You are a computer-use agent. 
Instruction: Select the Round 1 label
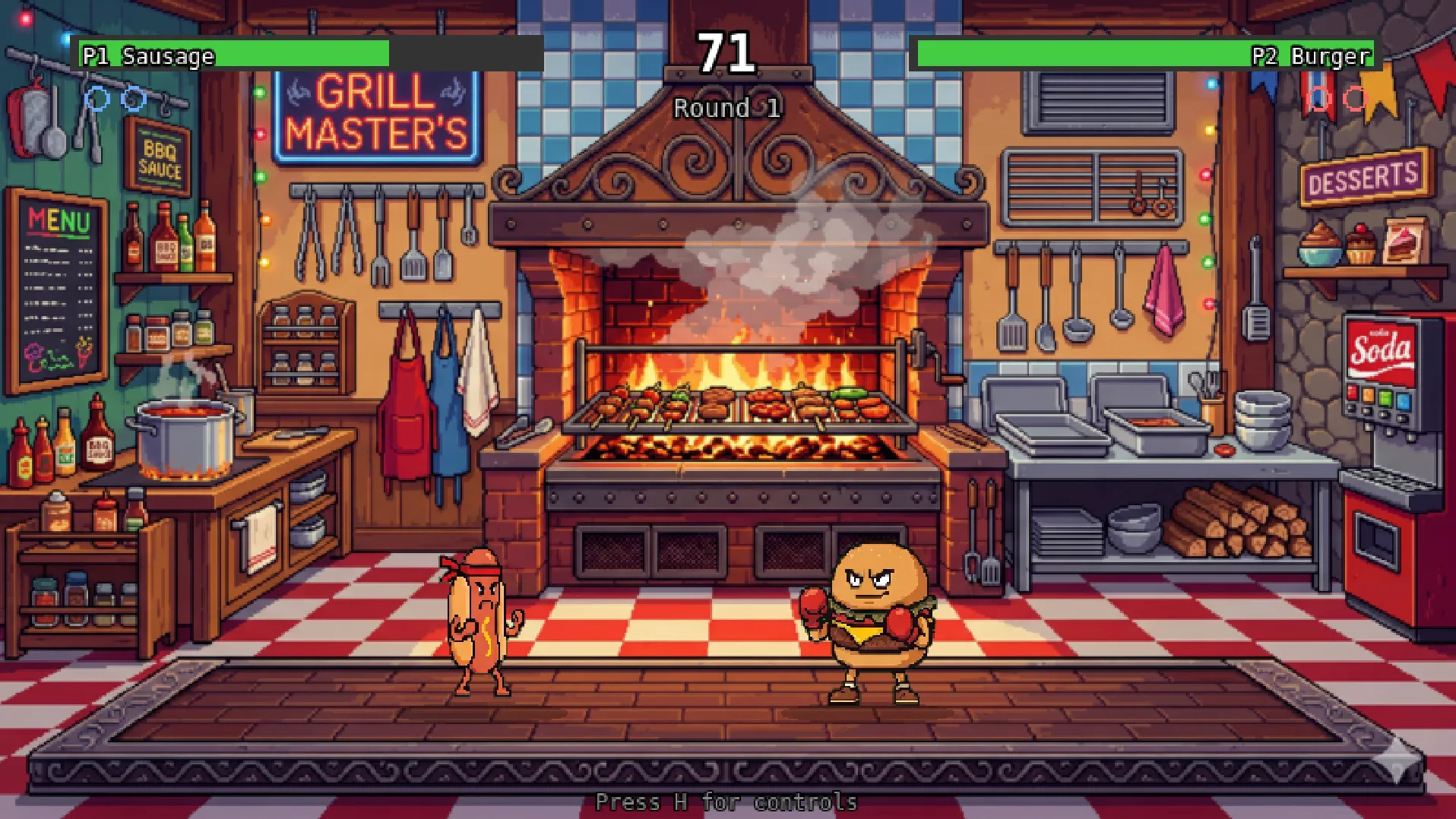[x=724, y=108]
